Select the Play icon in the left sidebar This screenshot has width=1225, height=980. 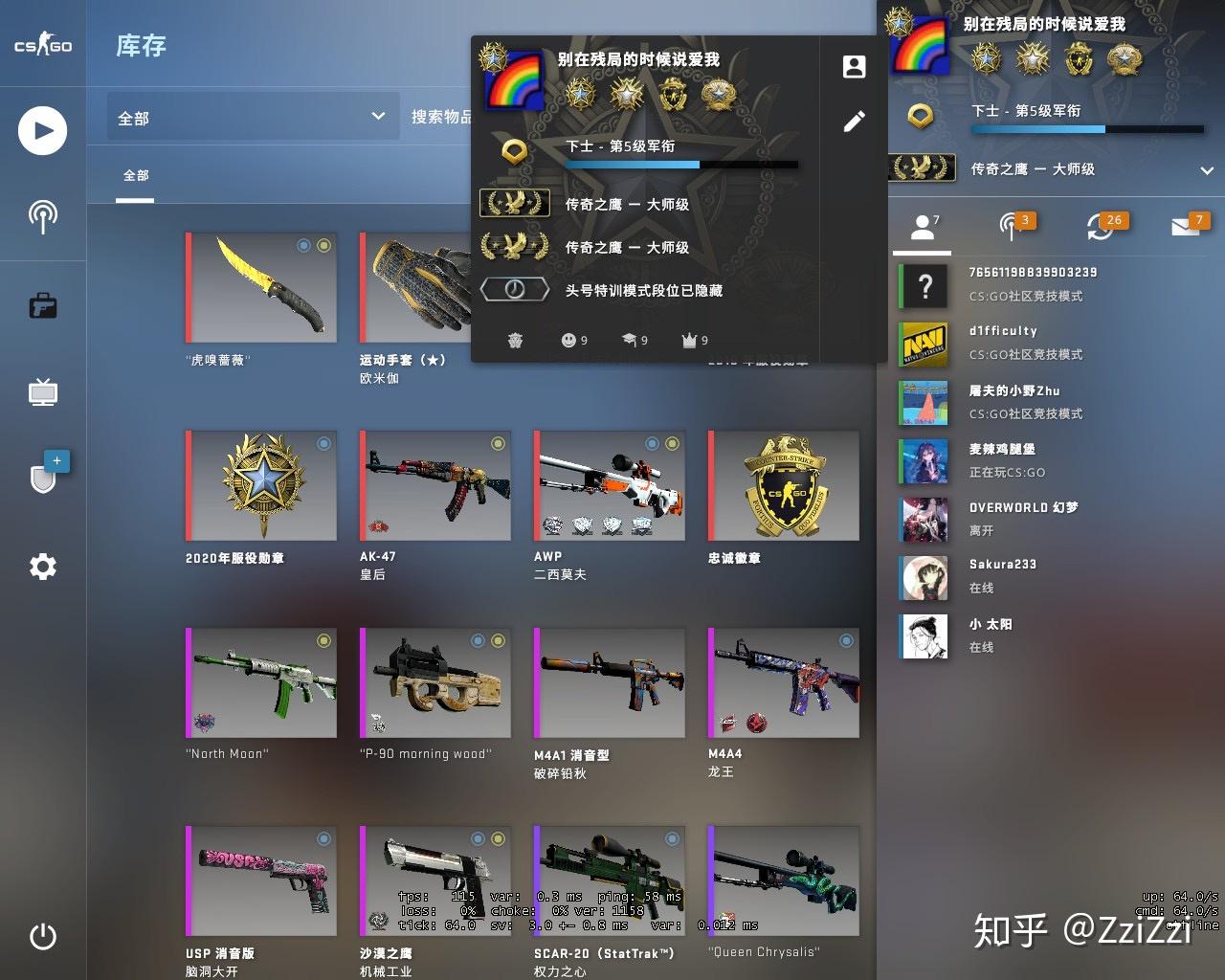41,130
